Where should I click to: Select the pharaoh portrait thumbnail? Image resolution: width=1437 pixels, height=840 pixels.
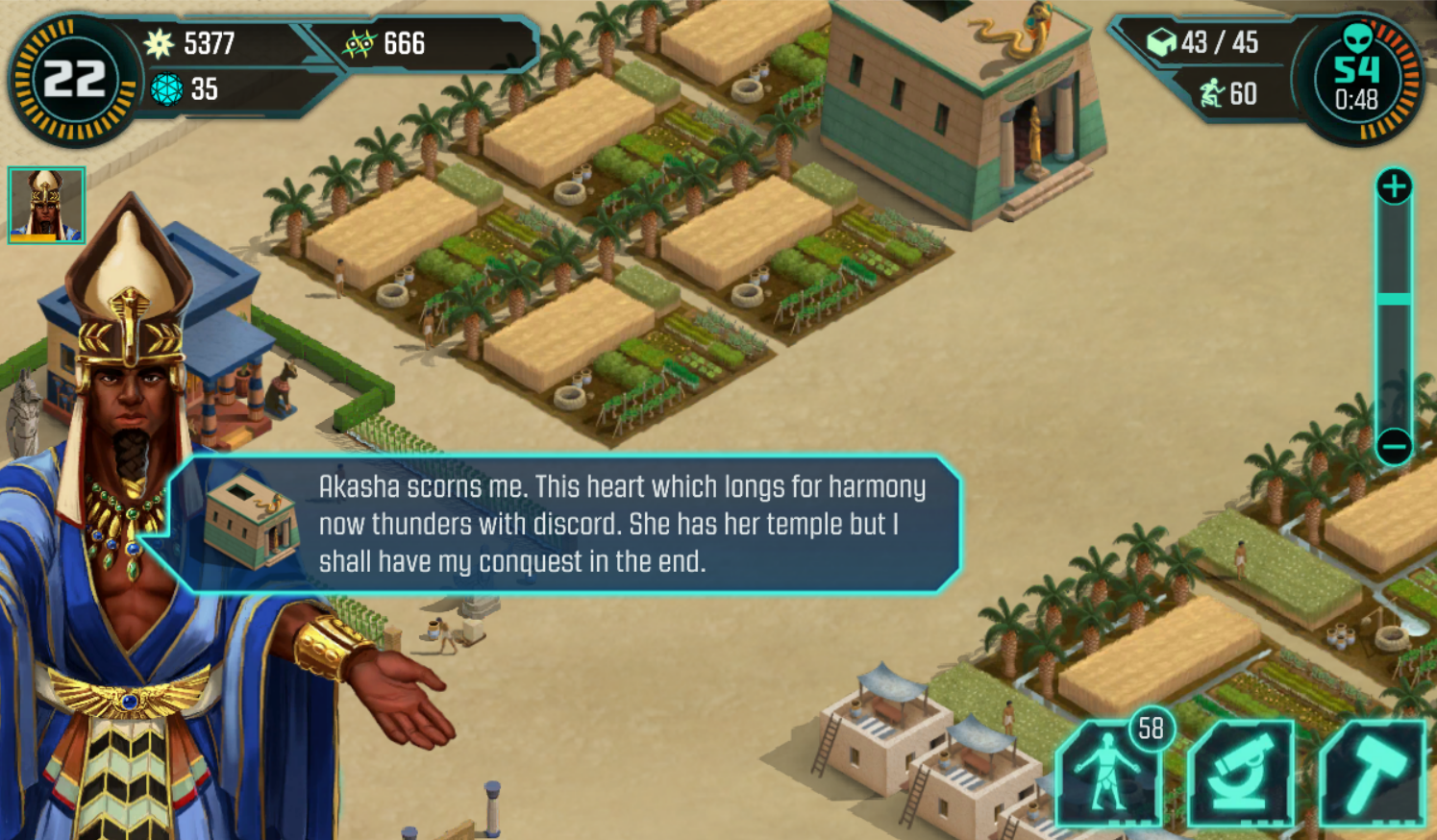(x=46, y=205)
